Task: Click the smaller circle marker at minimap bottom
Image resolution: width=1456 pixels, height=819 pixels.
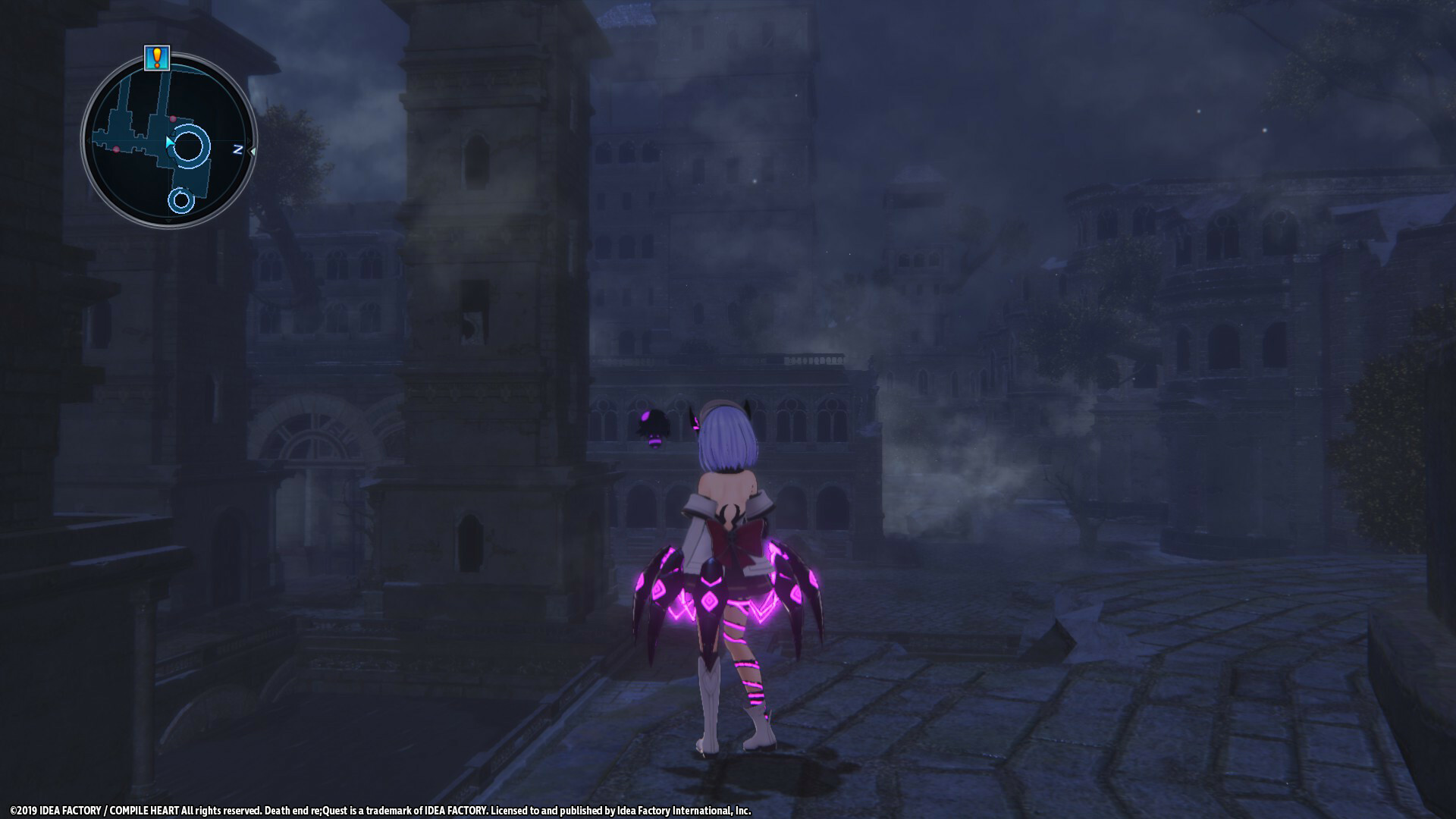Action: click(182, 199)
